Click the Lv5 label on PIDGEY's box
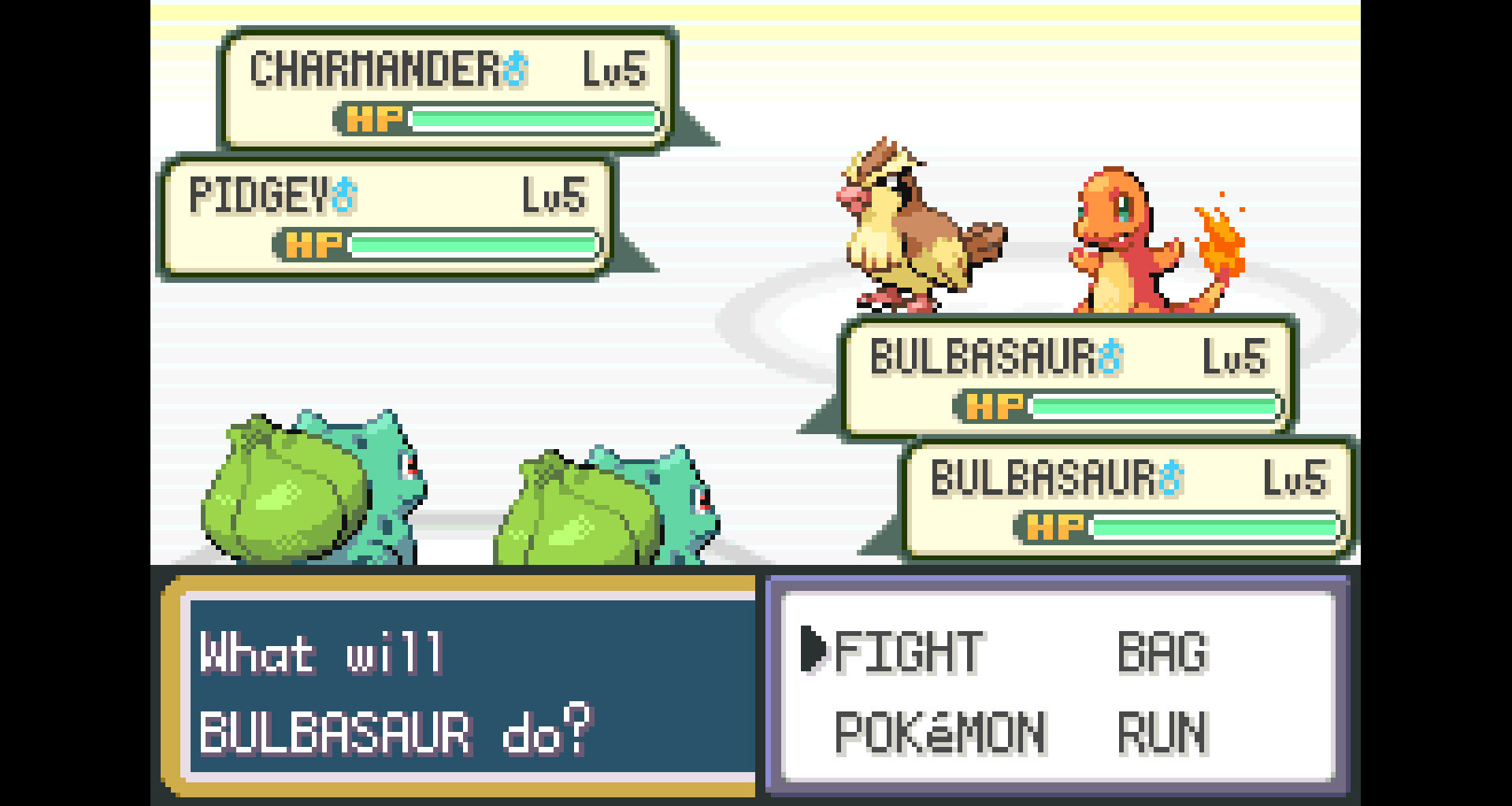 click(x=555, y=196)
